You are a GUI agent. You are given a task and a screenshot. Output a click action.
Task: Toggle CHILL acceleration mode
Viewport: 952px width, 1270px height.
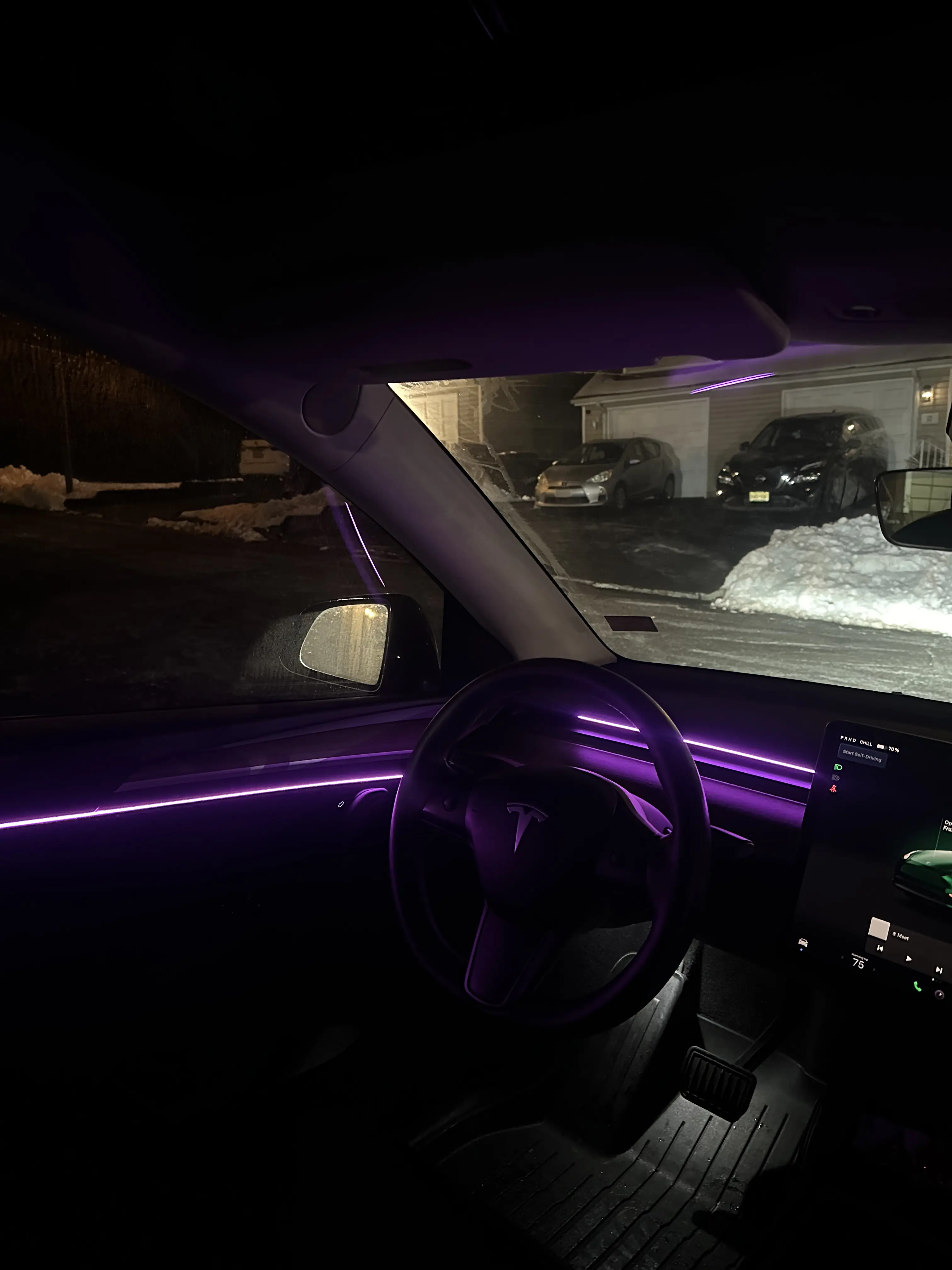pos(866,744)
